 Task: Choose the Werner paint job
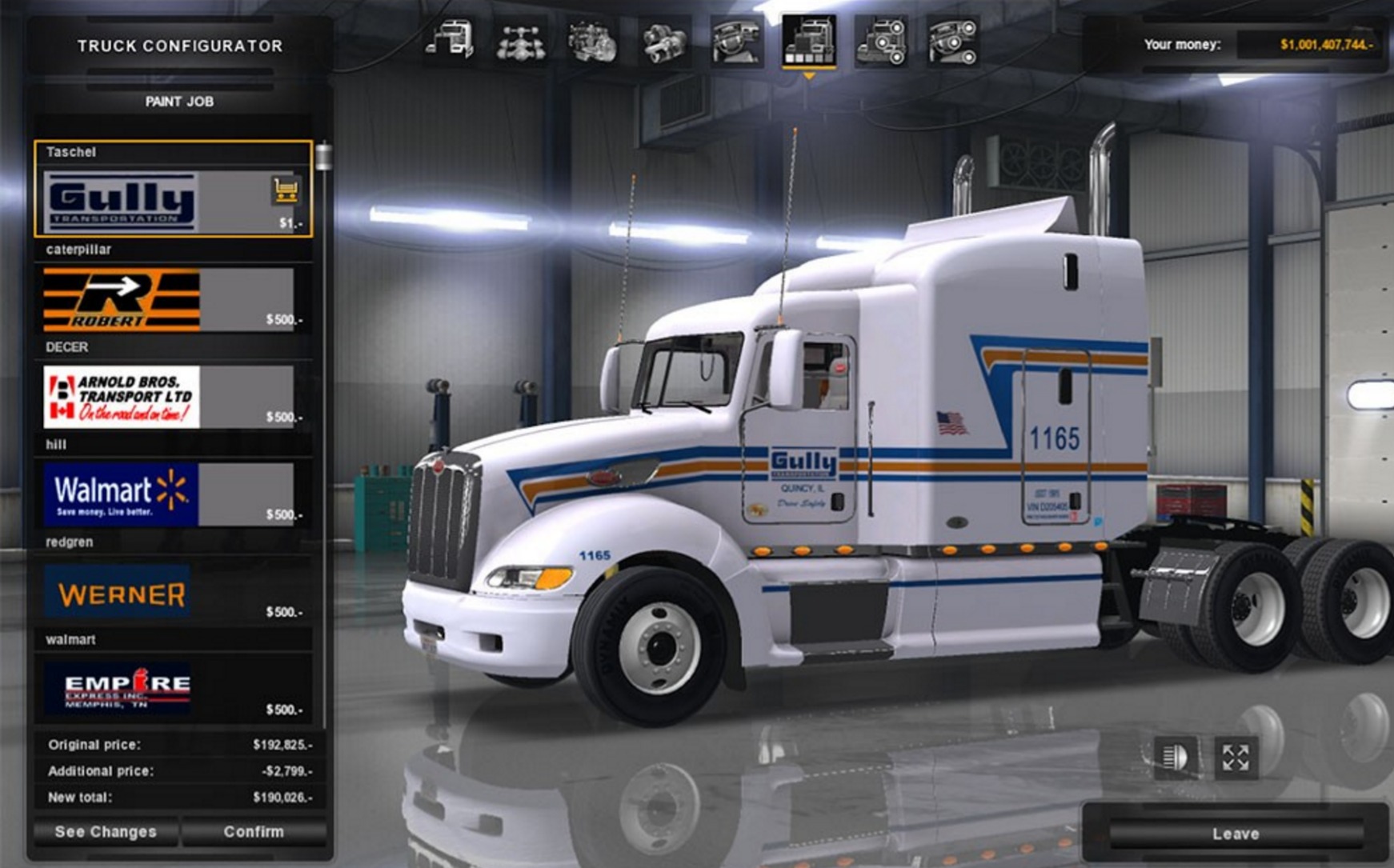118,593
